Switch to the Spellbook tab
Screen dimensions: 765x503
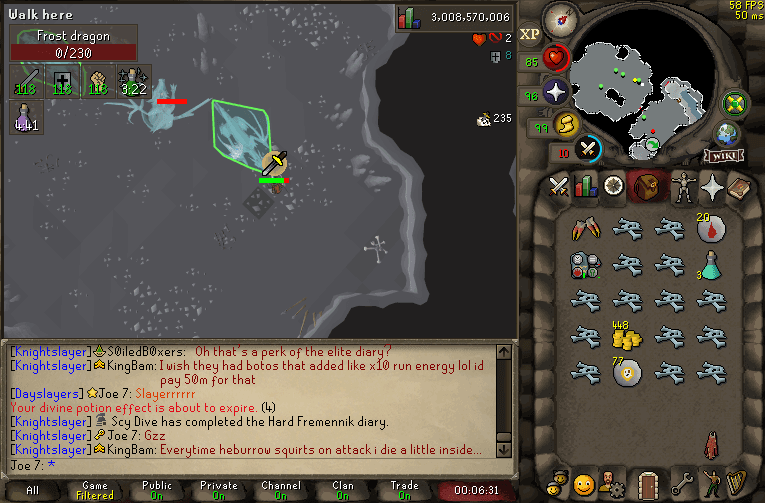tap(740, 186)
